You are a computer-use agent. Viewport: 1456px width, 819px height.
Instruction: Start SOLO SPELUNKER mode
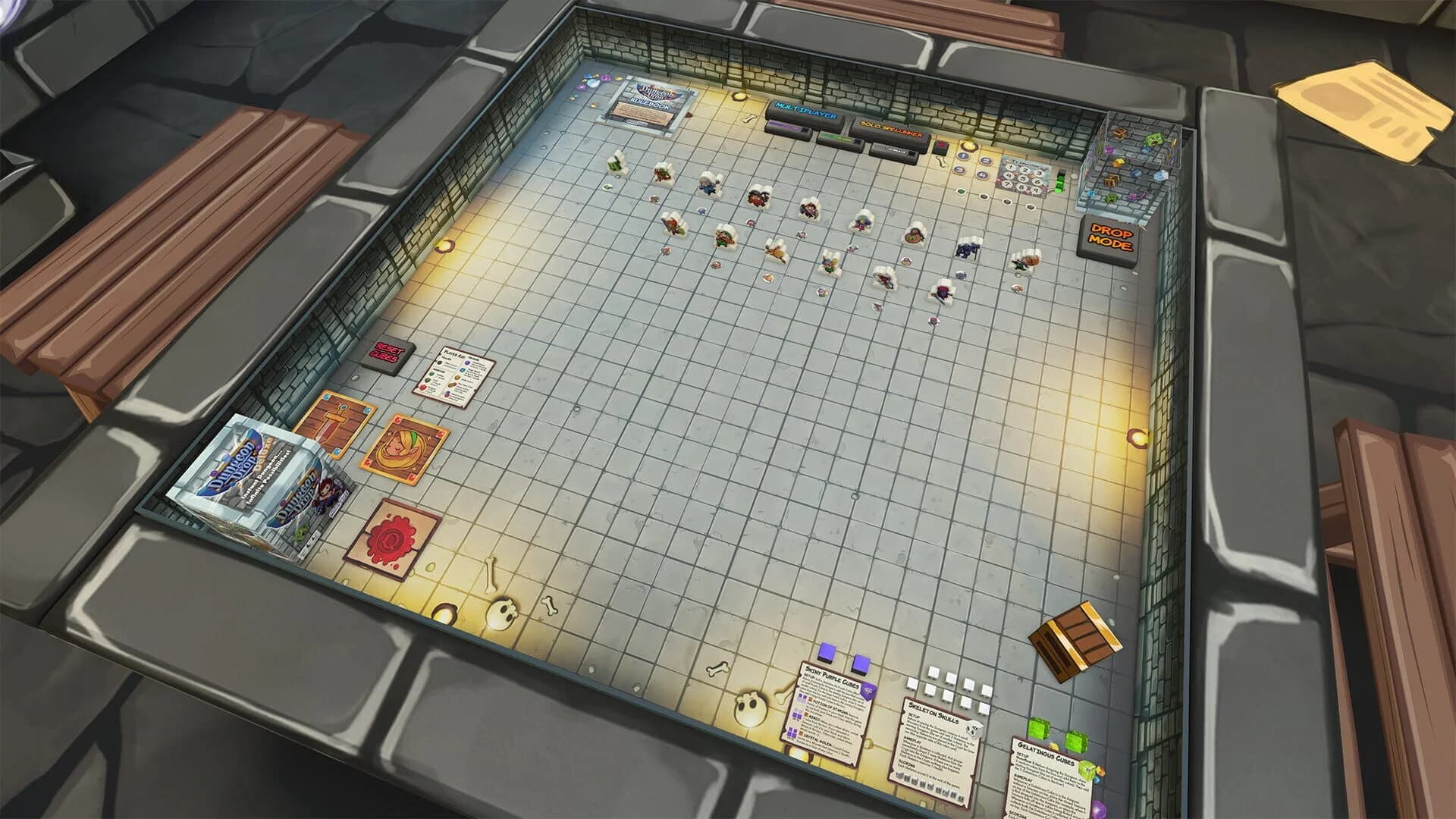click(x=890, y=128)
